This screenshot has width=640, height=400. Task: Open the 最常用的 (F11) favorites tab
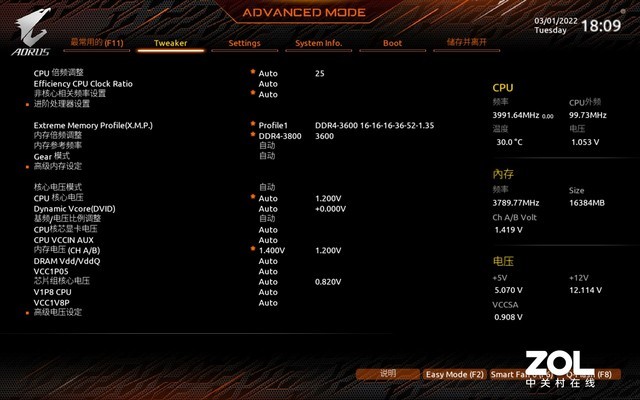pos(97,43)
